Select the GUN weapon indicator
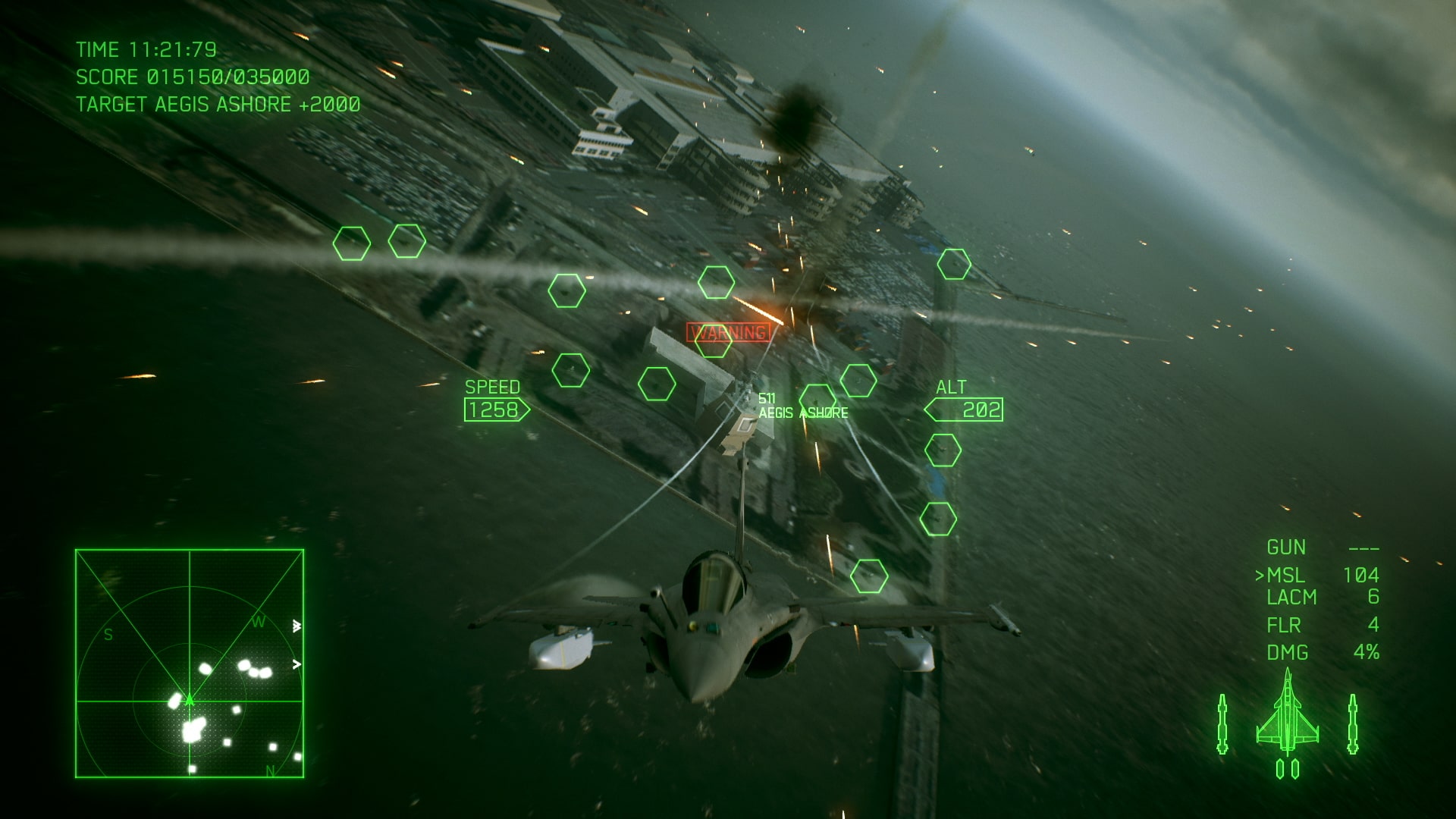The image size is (1456, 819). (1288, 548)
